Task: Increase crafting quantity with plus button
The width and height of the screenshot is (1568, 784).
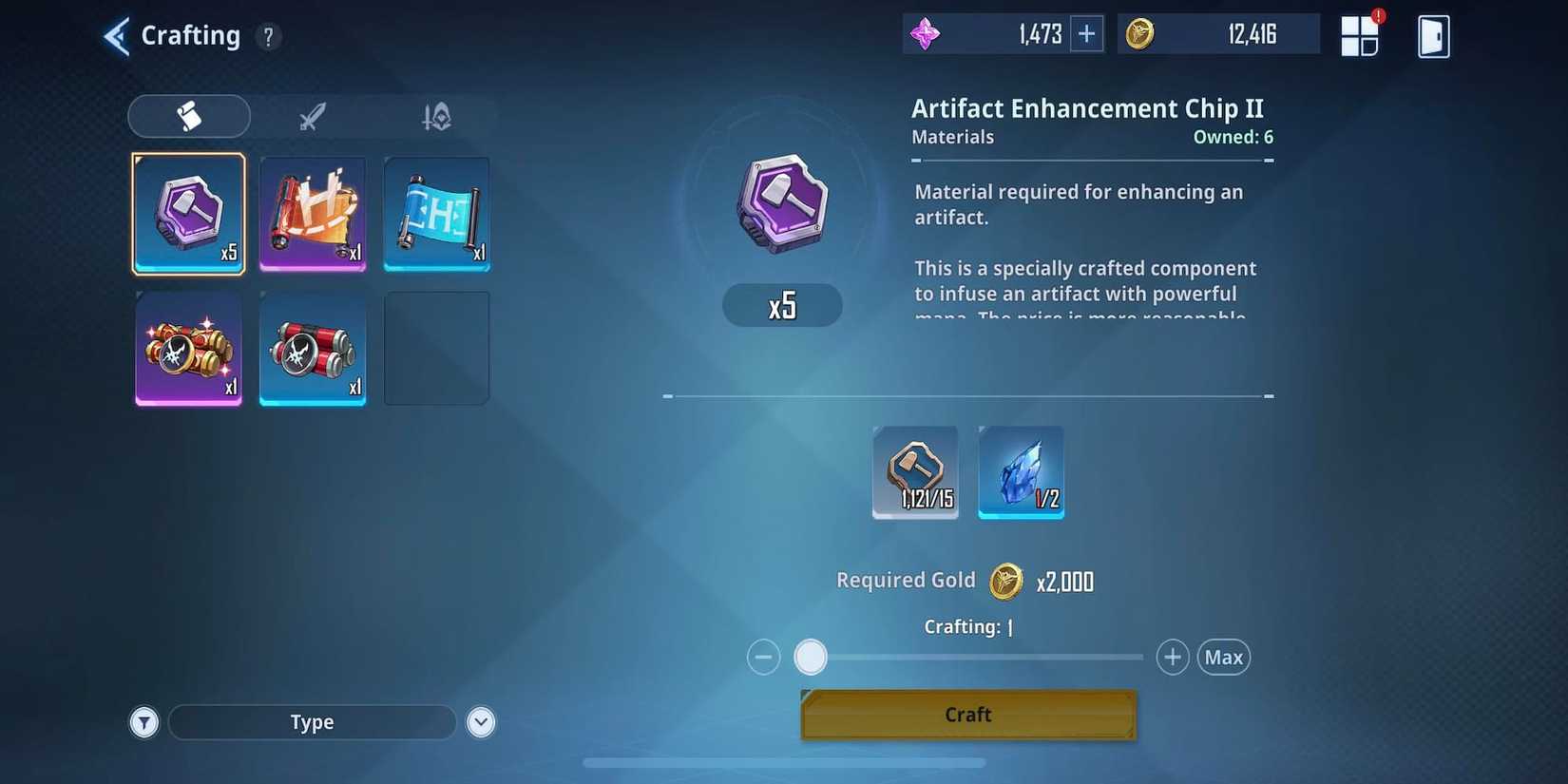Action: (x=1172, y=657)
